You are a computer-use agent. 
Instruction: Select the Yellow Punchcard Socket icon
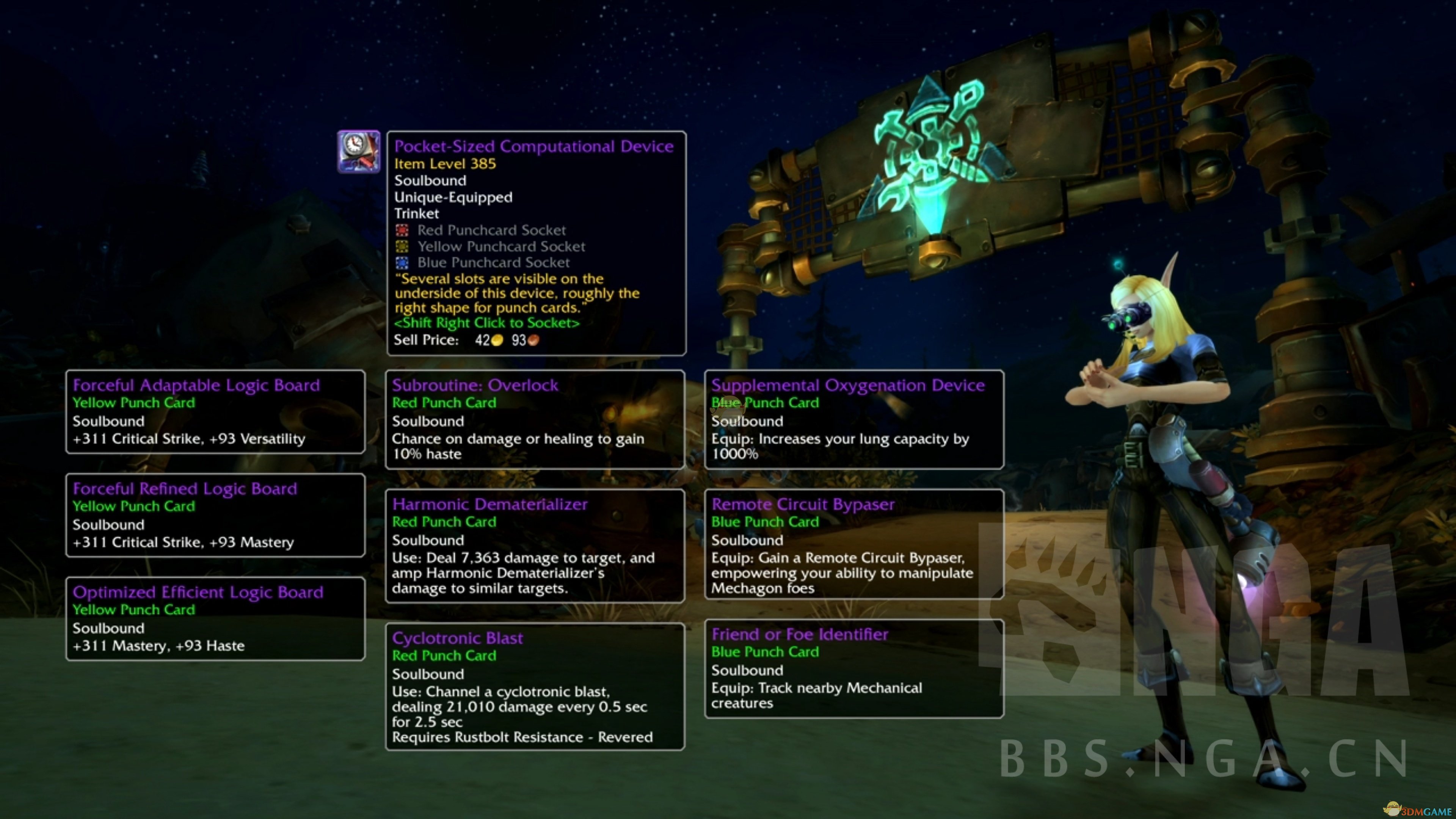[403, 246]
